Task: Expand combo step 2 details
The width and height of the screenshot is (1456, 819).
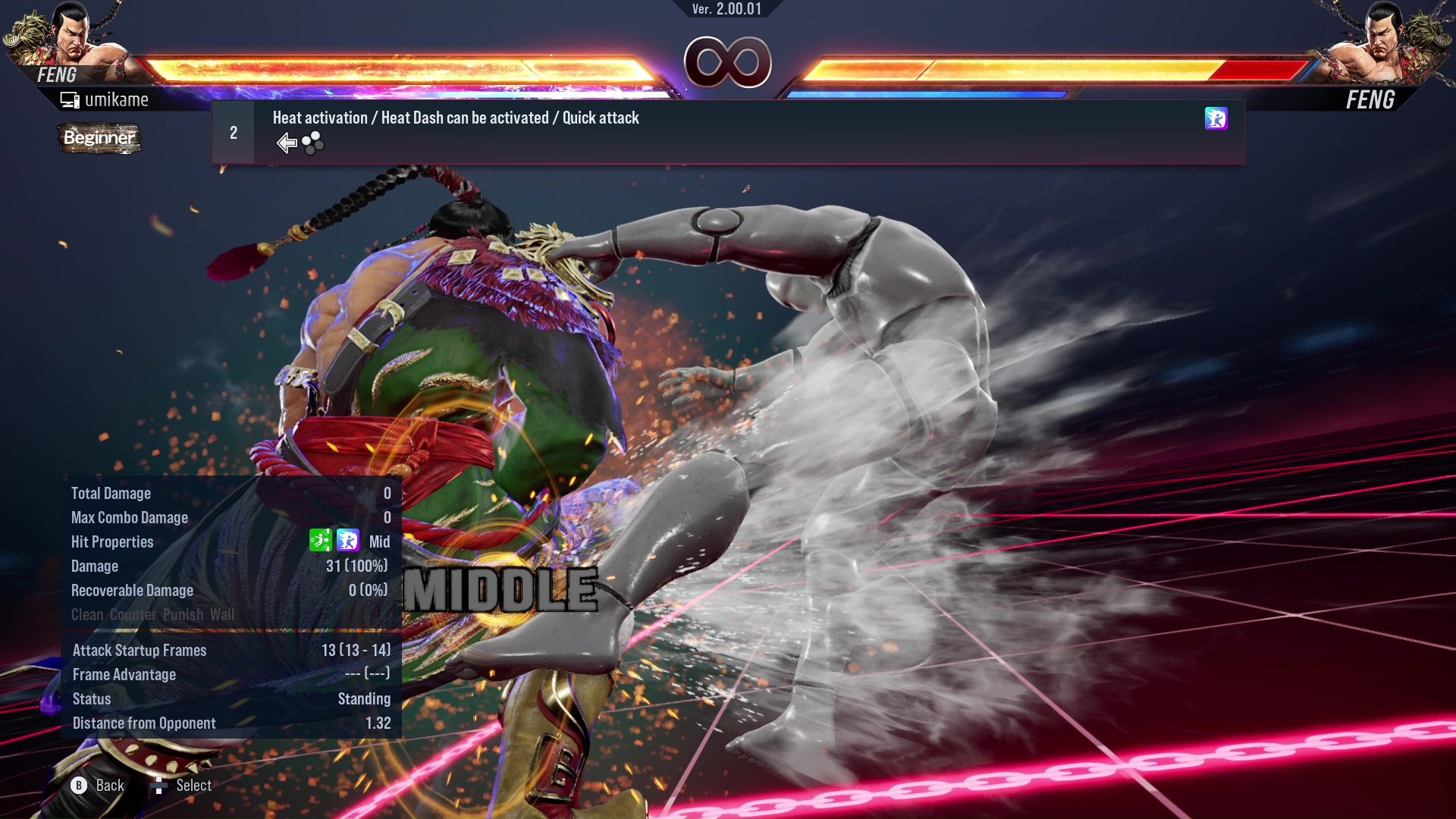Action: [x=233, y=132]
